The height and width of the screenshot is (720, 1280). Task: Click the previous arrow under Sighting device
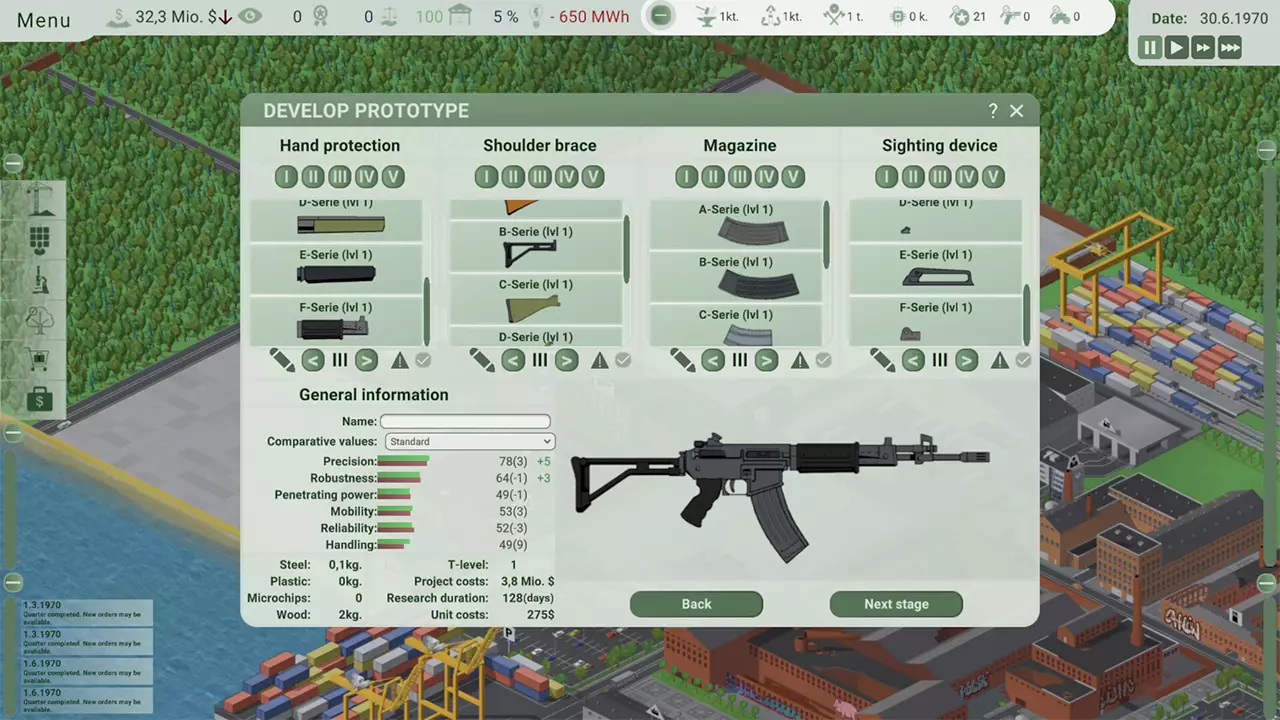click(913, 360)
